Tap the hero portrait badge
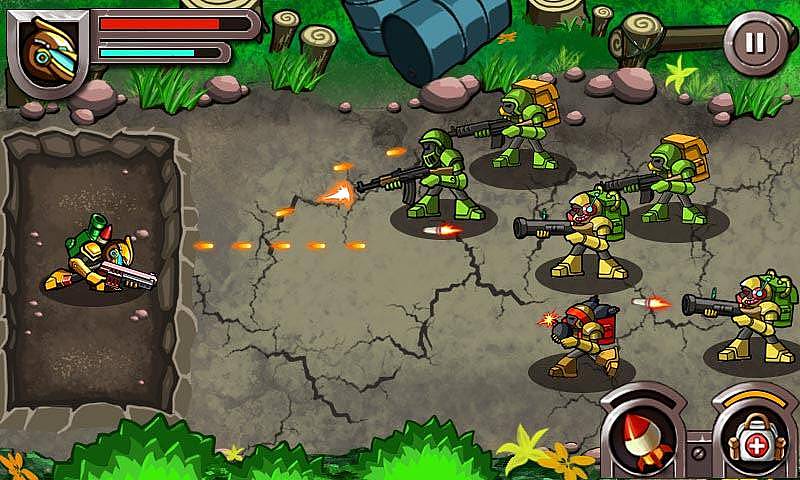This screenshot has height=480, width=800. tap(47, 50)
